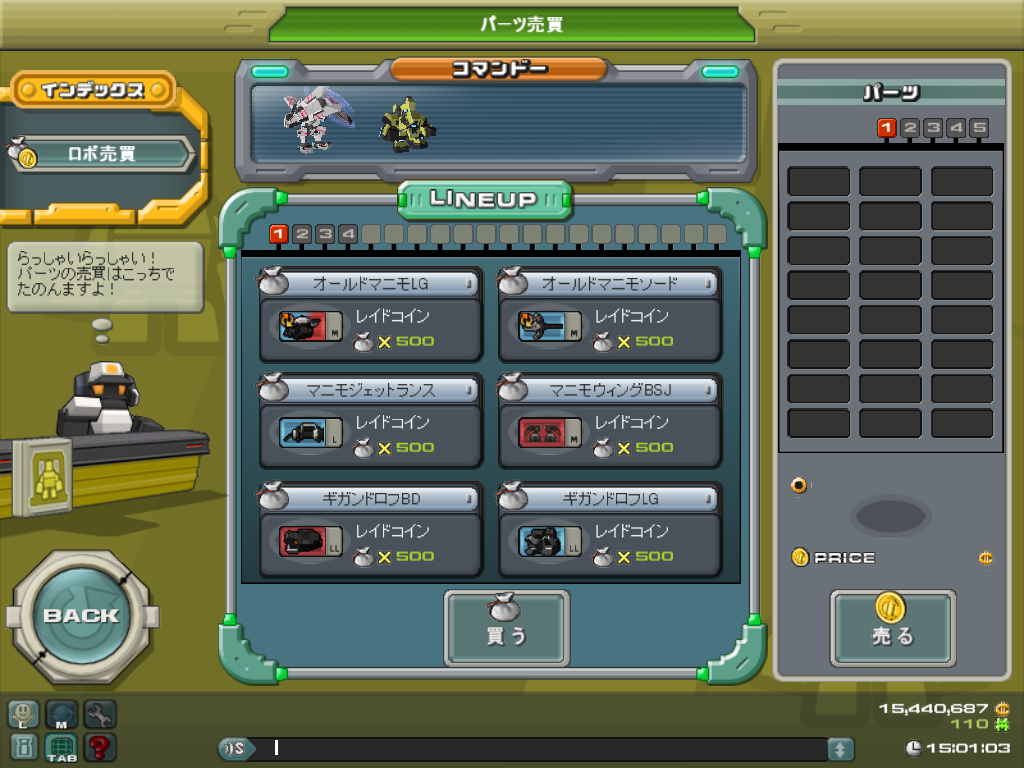1024x768 pixels.
Task: Choose the ギガンドロフBD part listing
Action: [x=370, y=530]
